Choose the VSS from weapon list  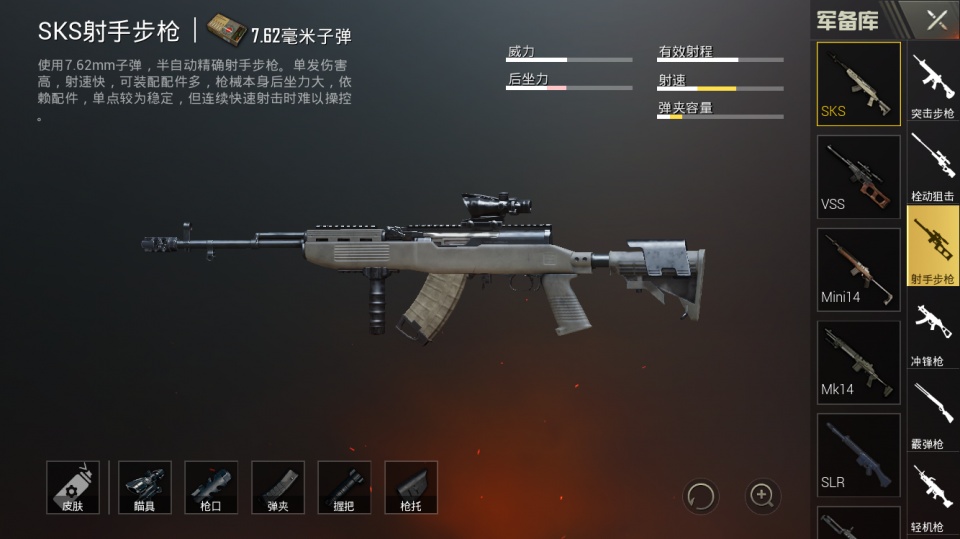coord(858,176)
